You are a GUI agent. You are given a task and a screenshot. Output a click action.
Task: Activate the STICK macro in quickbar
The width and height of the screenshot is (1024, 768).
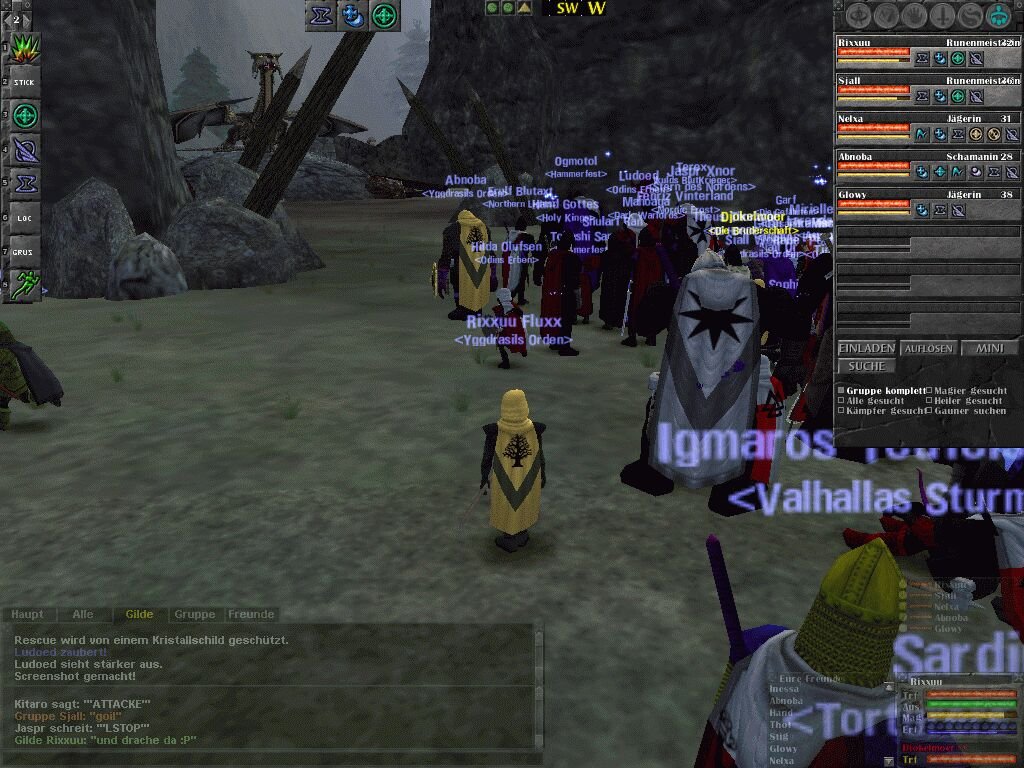(24, 82)
